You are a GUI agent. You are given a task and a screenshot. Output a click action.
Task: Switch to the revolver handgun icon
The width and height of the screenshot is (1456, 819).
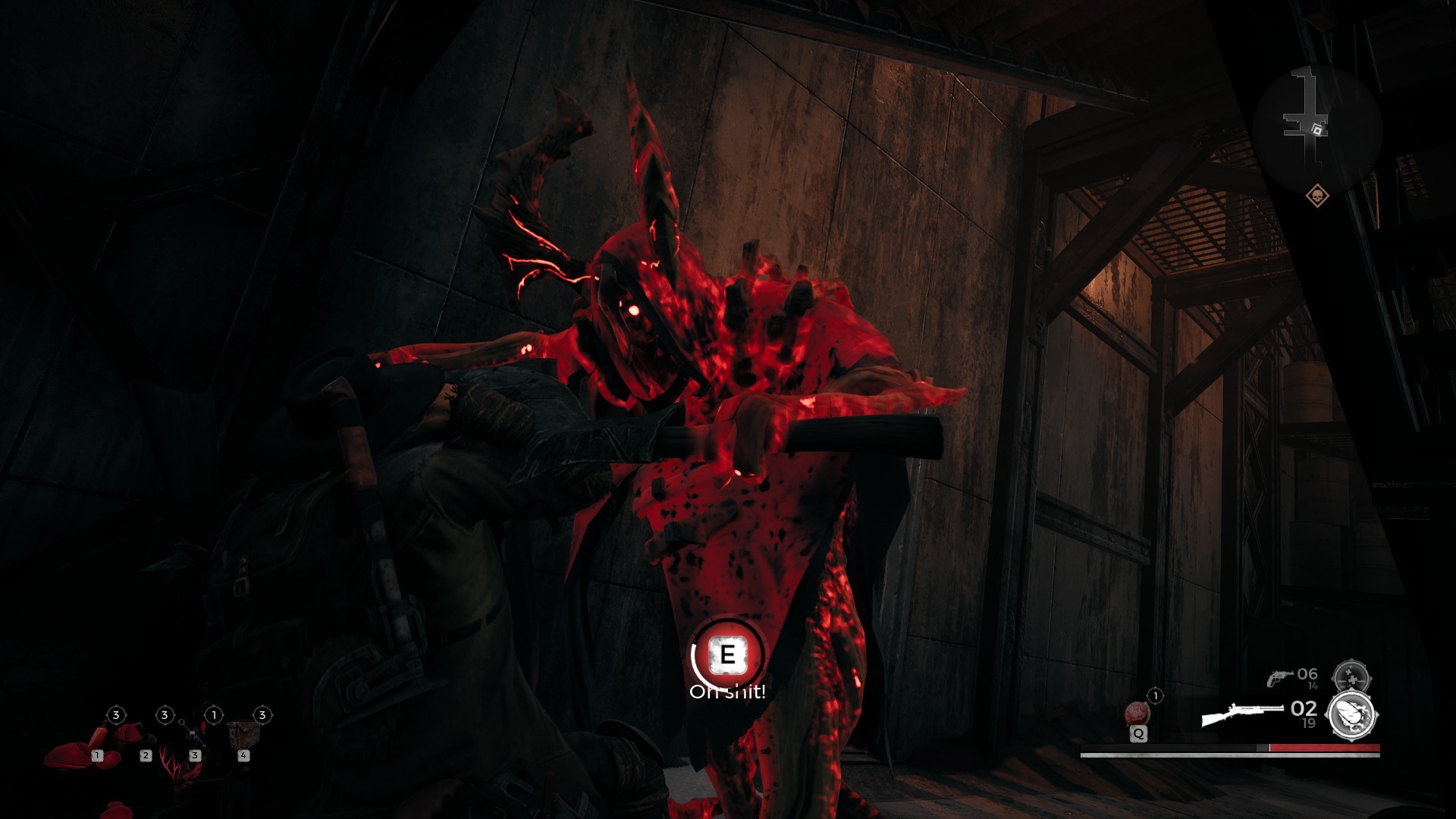point(1279,677)
